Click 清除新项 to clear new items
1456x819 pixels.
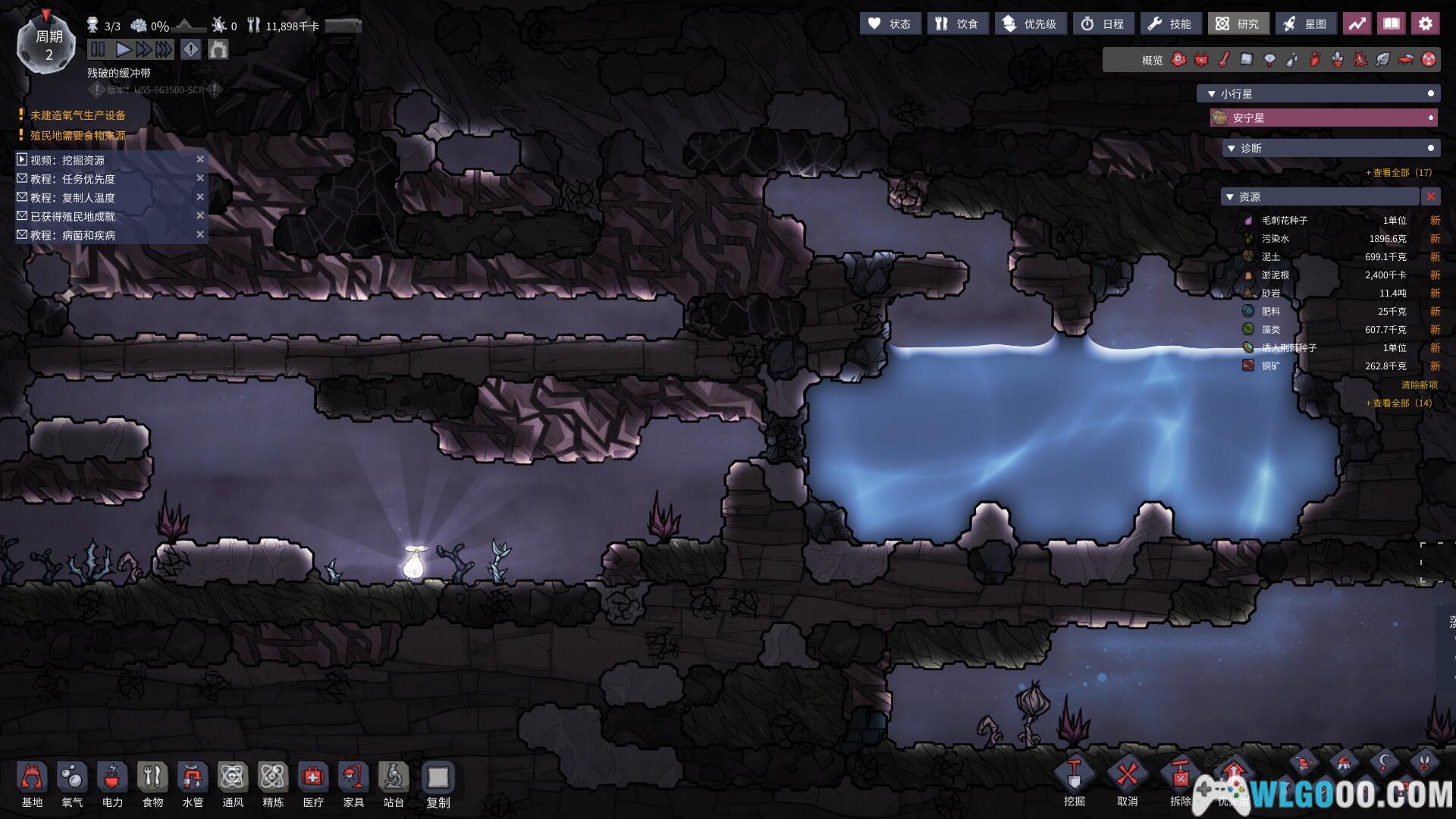point(1419,385)
